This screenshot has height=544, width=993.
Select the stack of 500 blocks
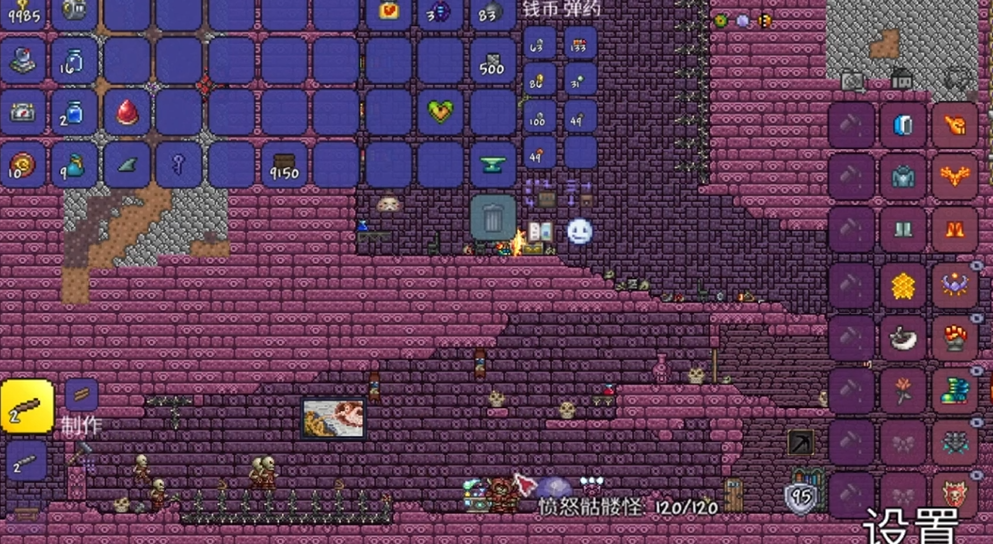pyautogui.click(x=493, y=60)
